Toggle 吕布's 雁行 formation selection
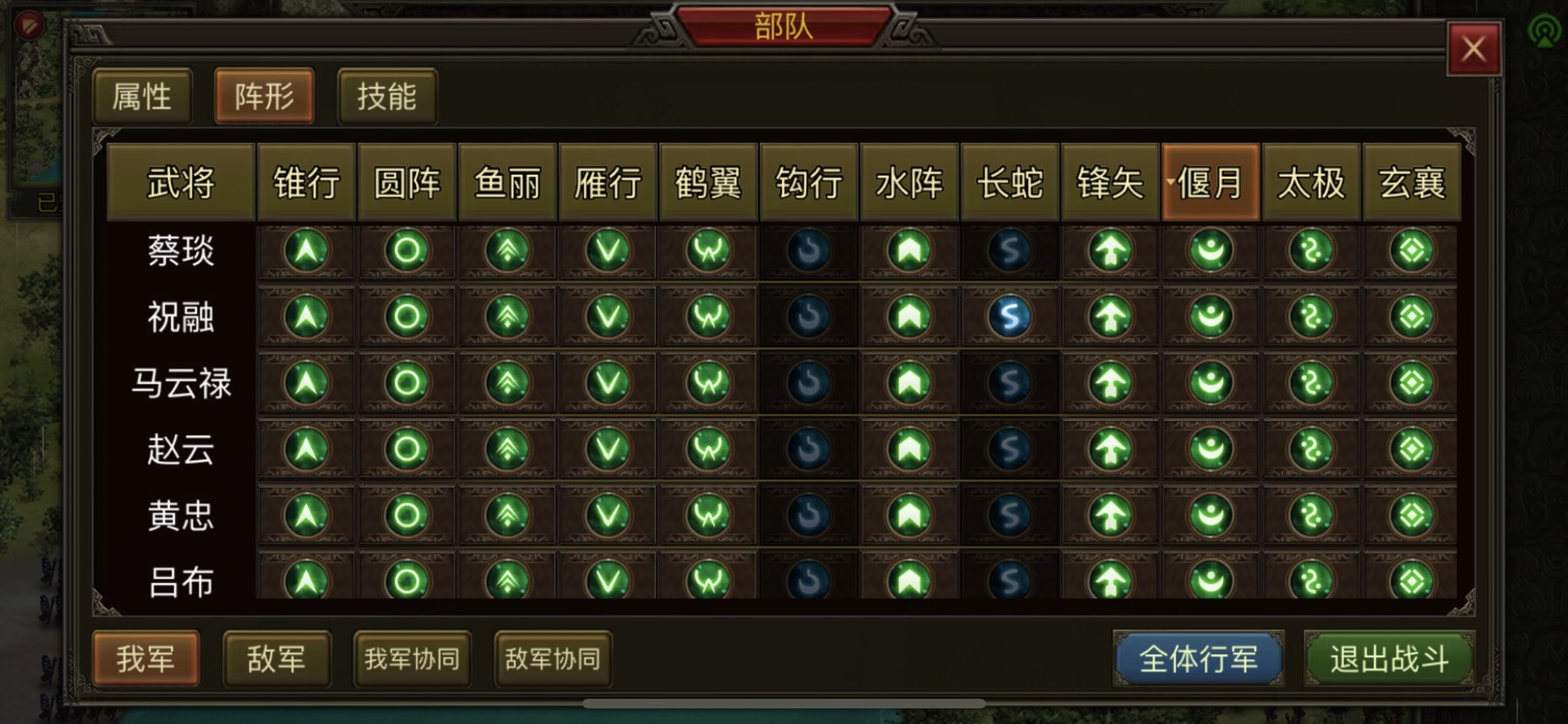The image size is (1568, 724). [606, 581]
